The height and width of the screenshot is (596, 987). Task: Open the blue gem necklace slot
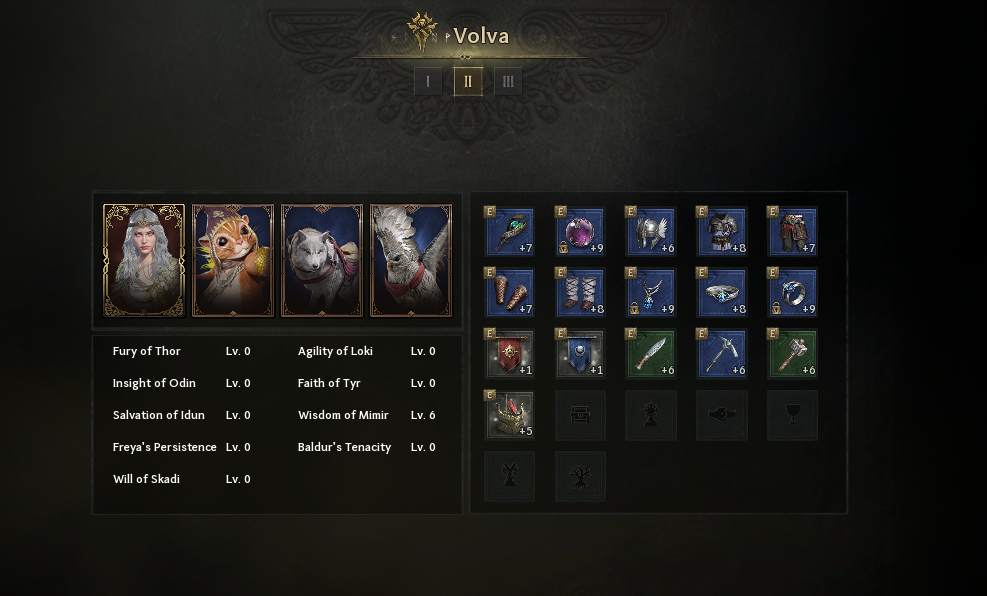point(651,293)
